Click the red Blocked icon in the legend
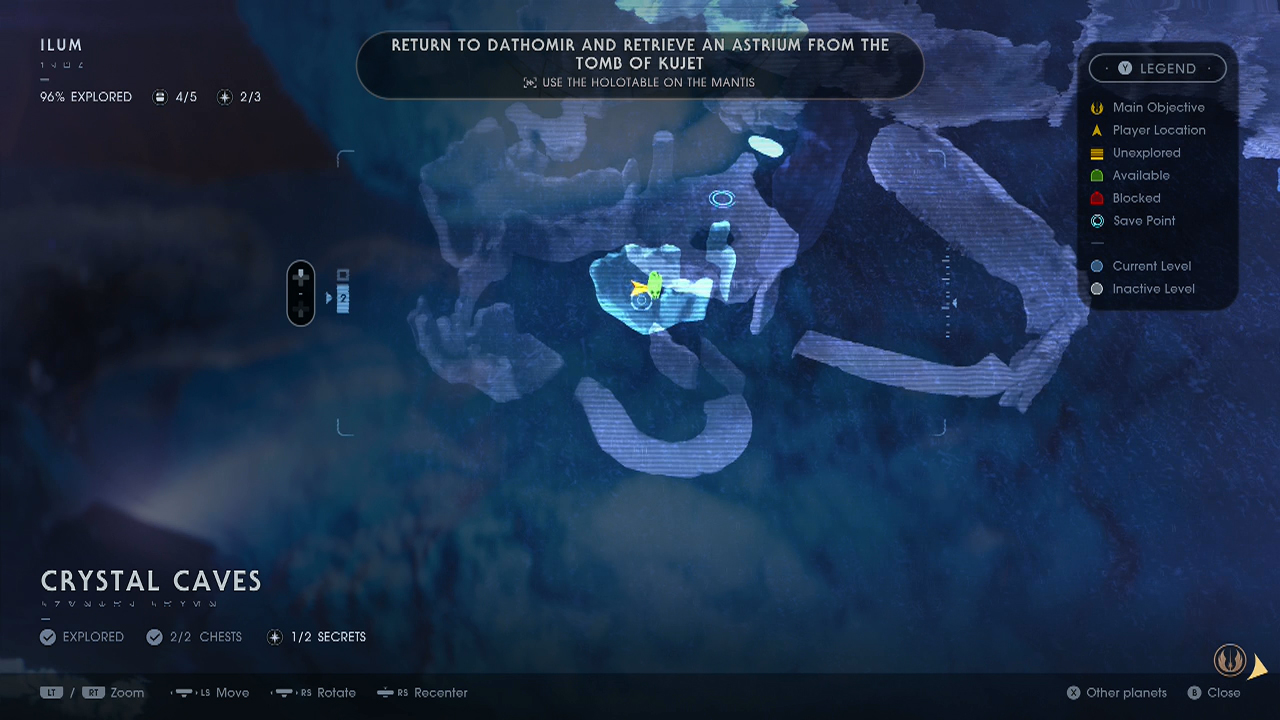 coord(1096,198)
